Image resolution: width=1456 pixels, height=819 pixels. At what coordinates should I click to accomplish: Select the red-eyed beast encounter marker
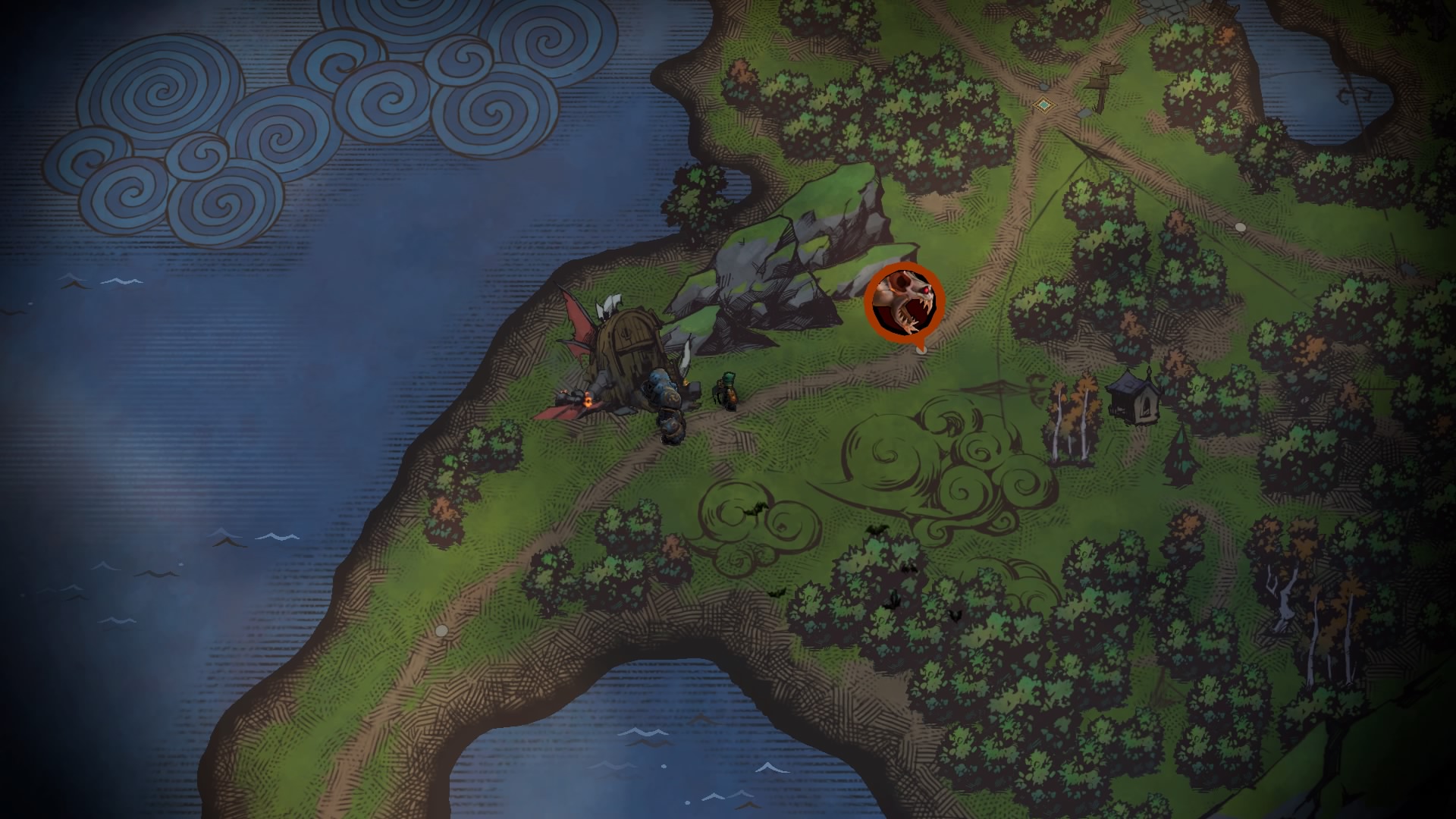click(904, 302)
